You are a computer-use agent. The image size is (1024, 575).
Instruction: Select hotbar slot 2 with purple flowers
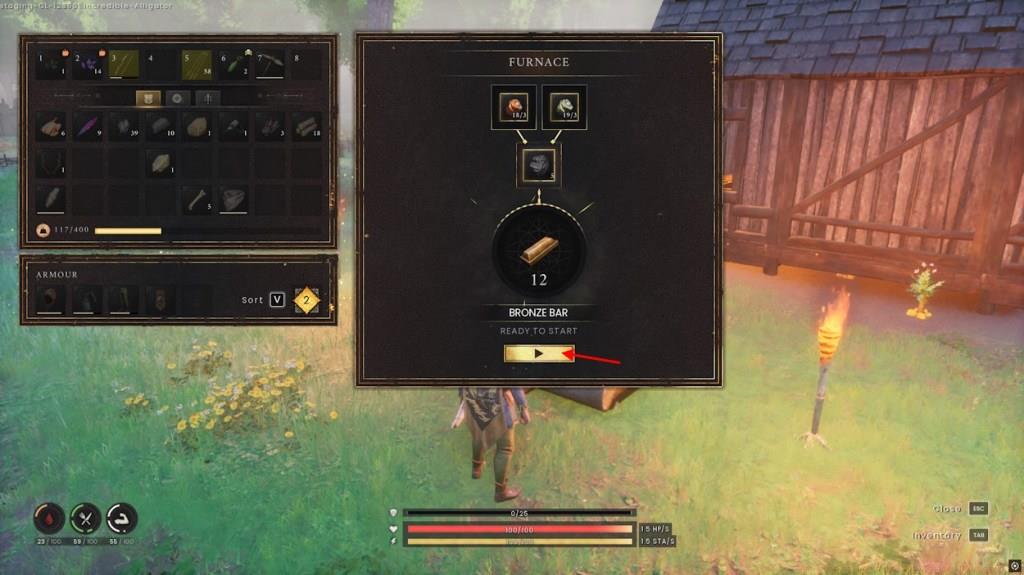point(87,64)
